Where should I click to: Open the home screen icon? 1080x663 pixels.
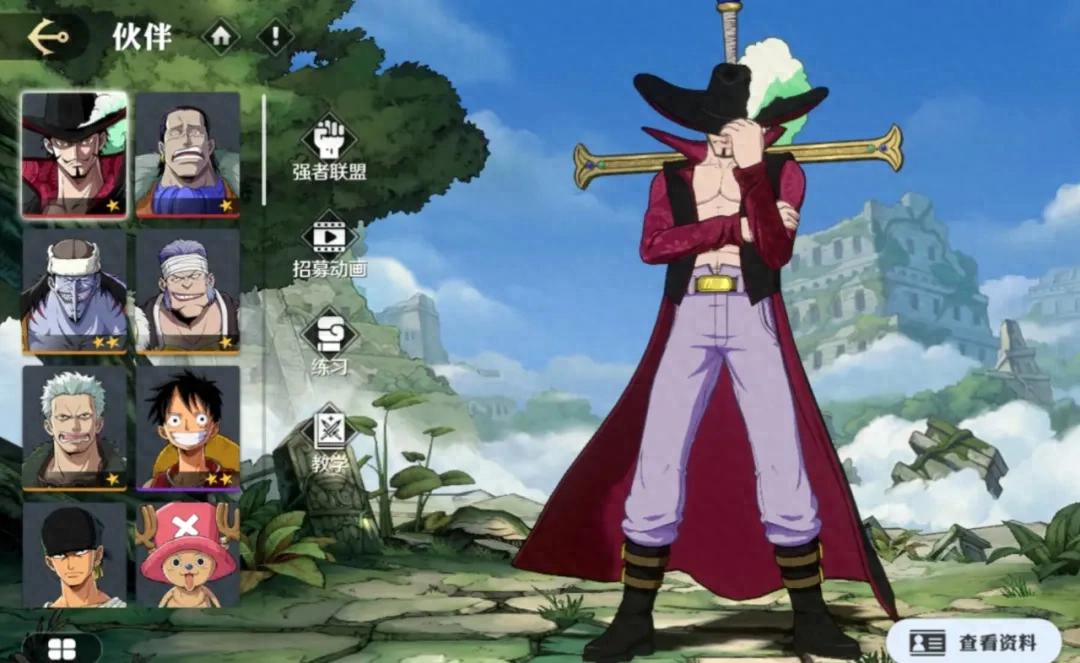tap(221, 37)
